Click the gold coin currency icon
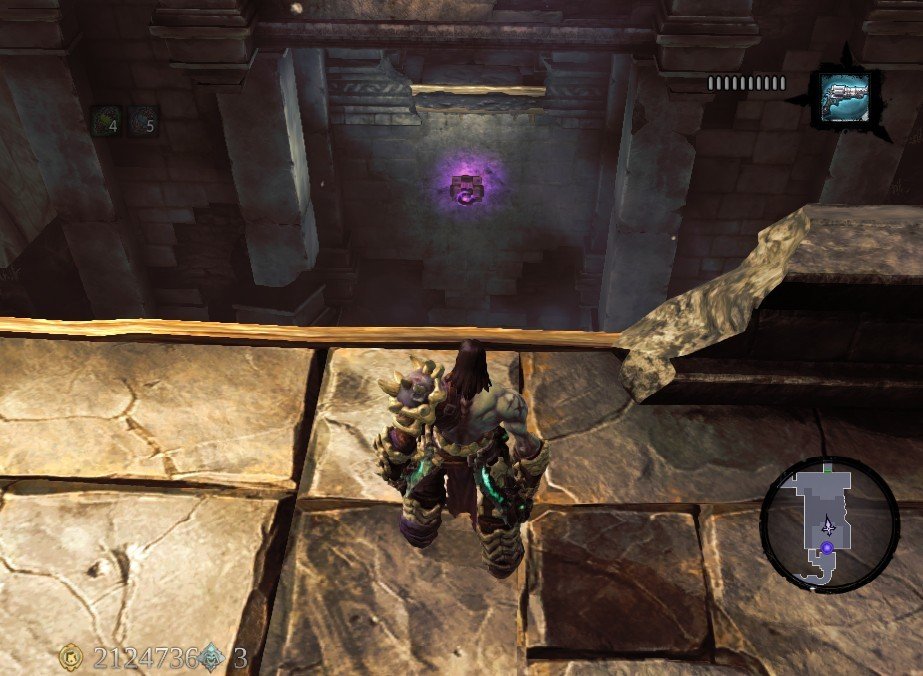923x676 pixels. 71,657
